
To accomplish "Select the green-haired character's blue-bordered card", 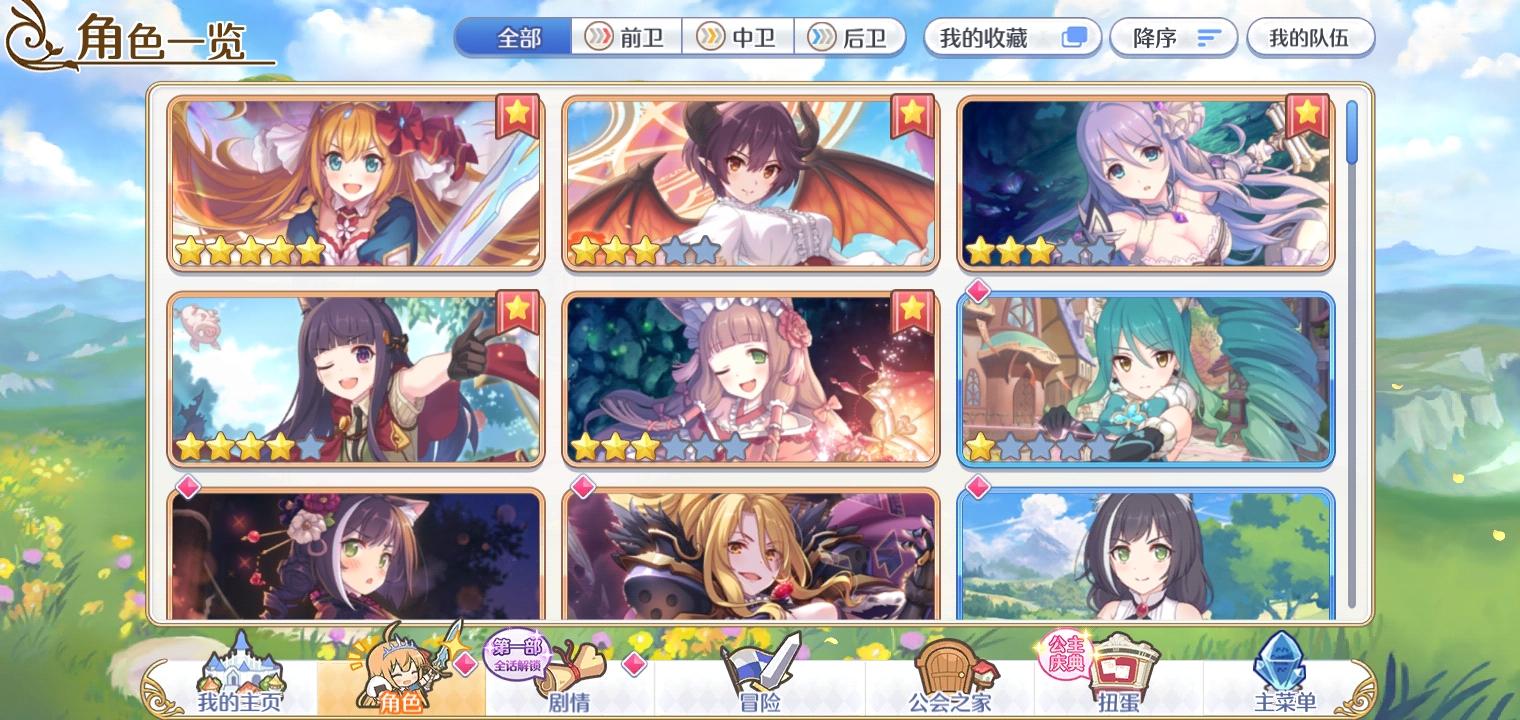I will pos(1146,380).
